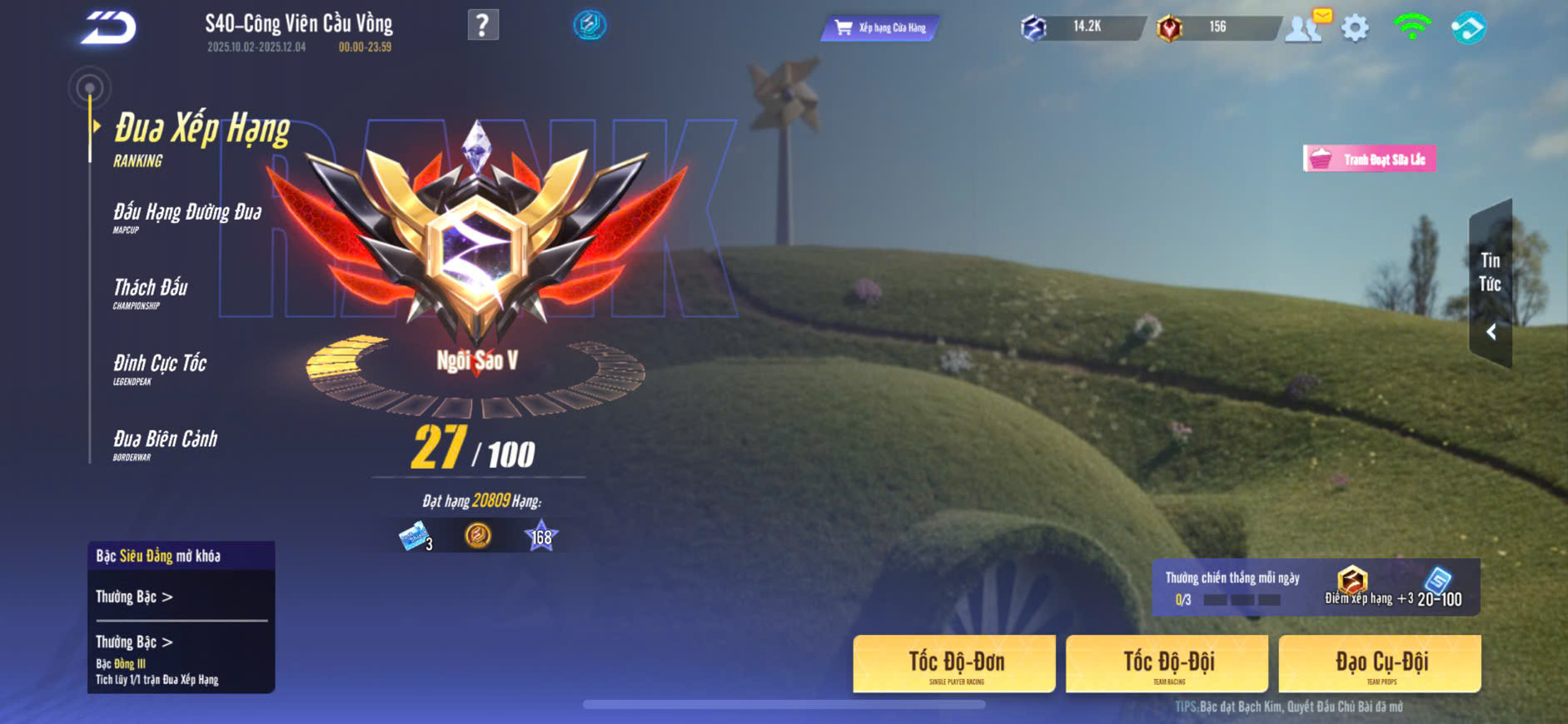Switch to Đấu Hạng Đường Đua mode

187,216
